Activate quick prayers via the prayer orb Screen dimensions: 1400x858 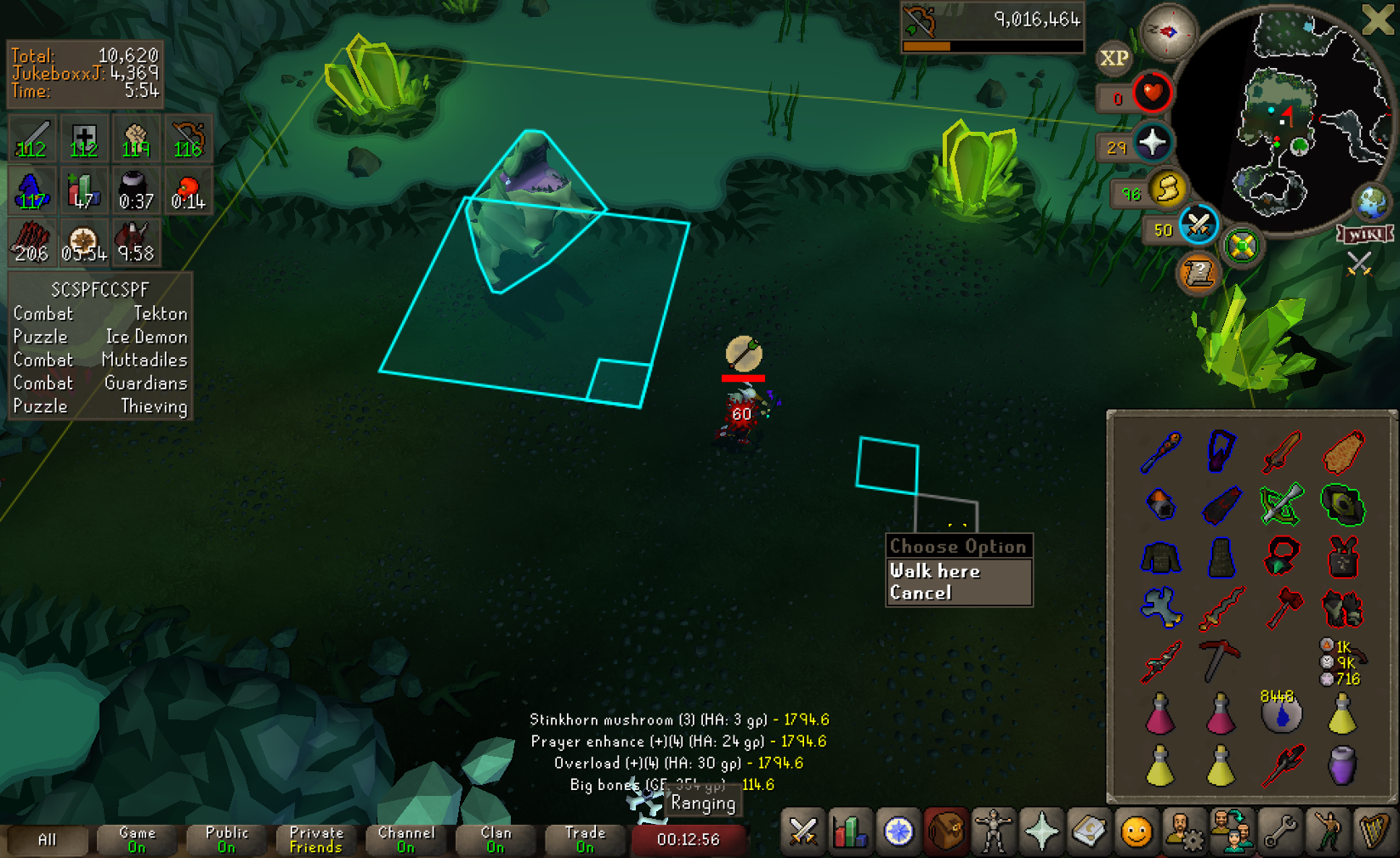[x=1152, y=142]
